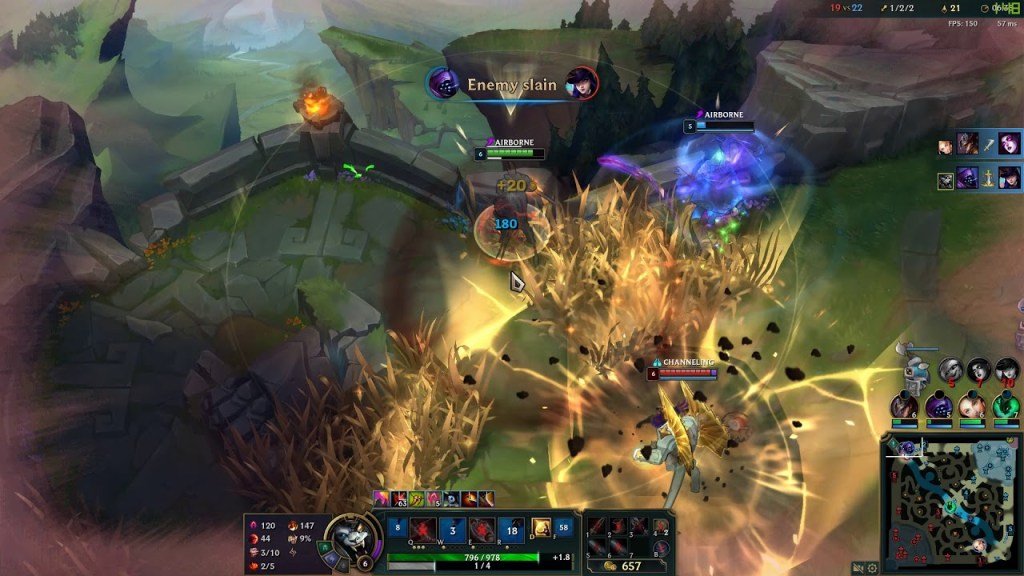Click the minimap to move the camera

pos(950,501)
